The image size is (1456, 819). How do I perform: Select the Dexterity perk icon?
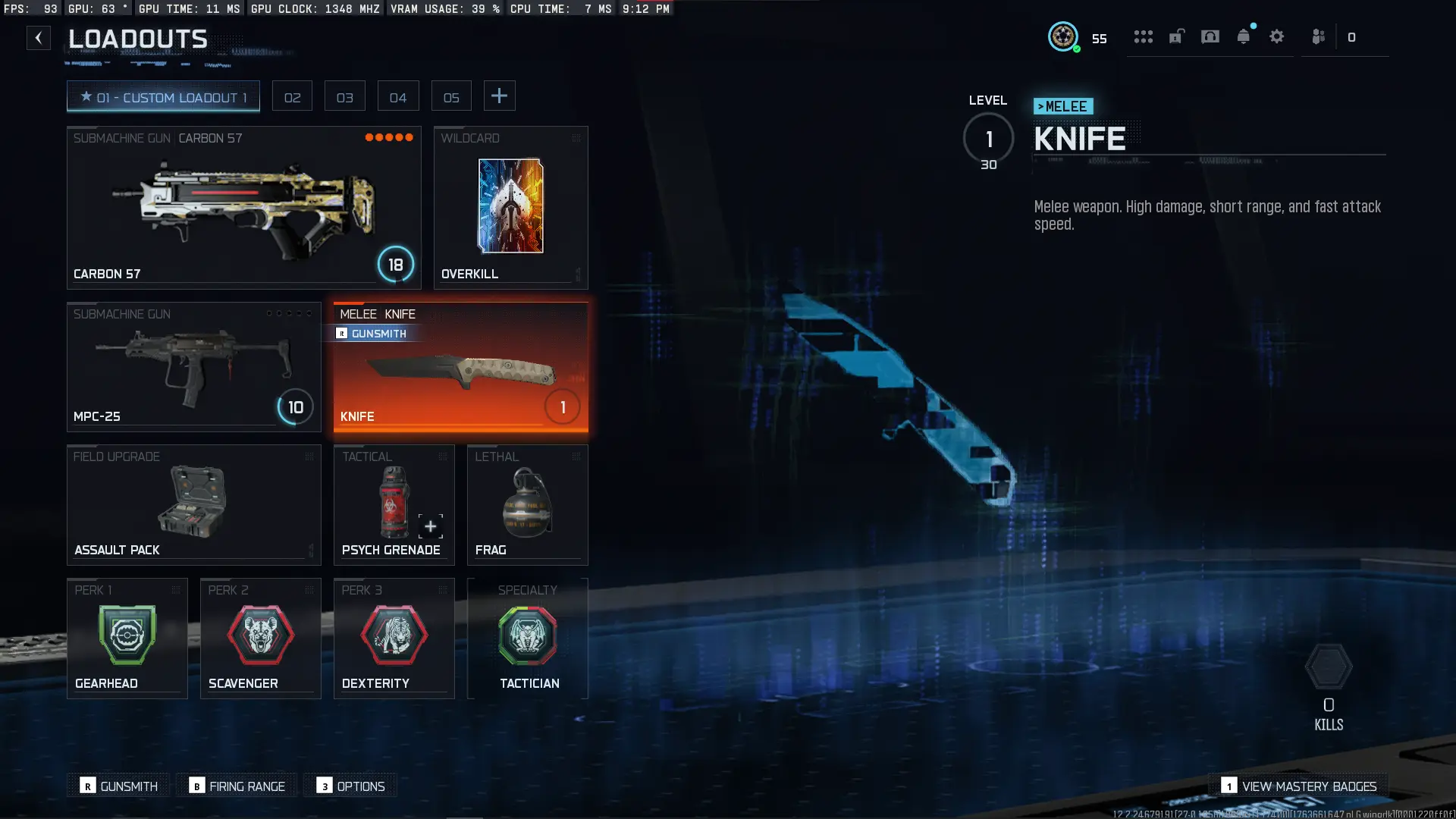[x=394, y=637]
